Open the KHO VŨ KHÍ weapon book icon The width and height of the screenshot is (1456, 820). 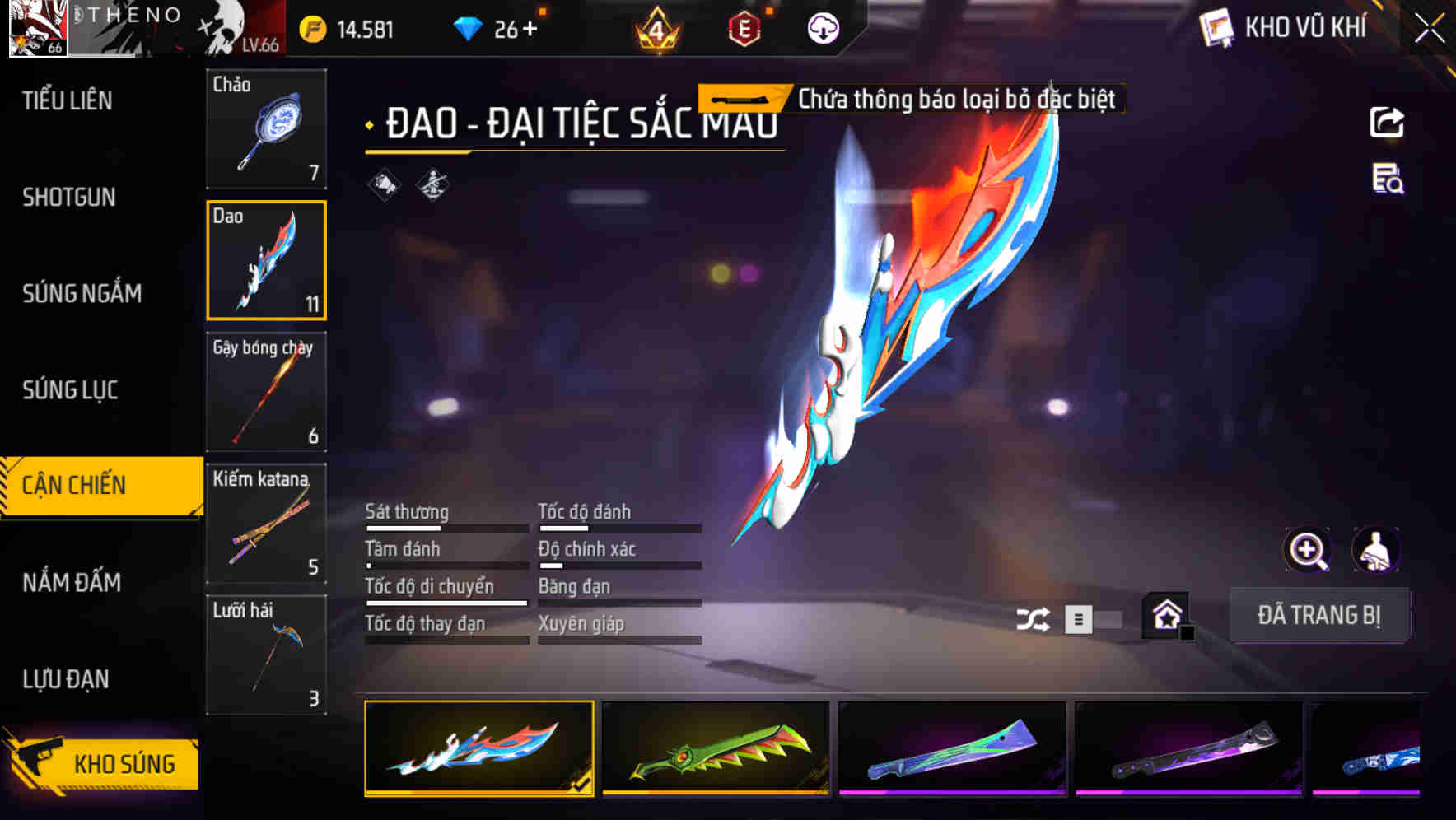click(1215, 26)
